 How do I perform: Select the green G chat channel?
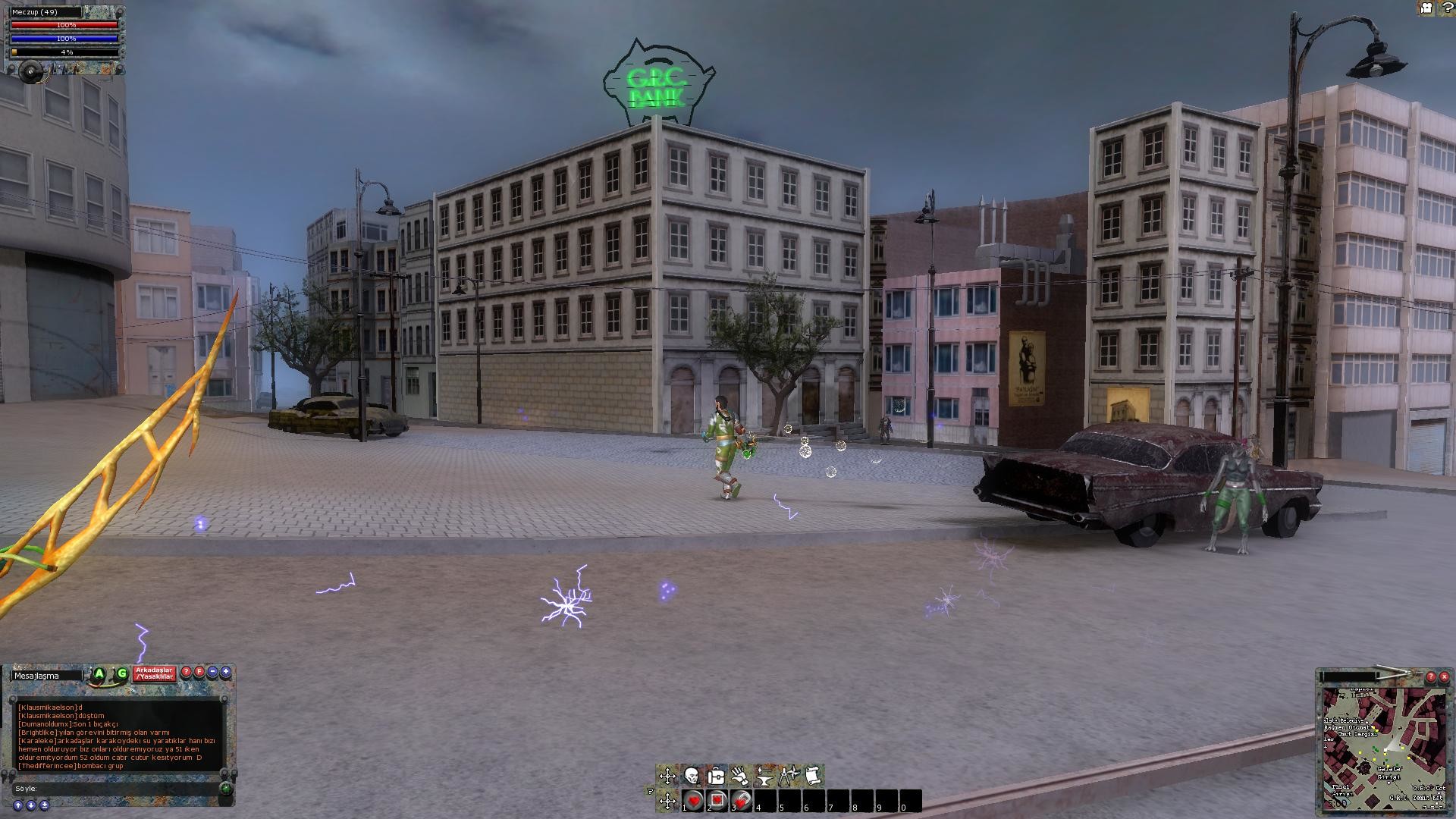point(121,673)
